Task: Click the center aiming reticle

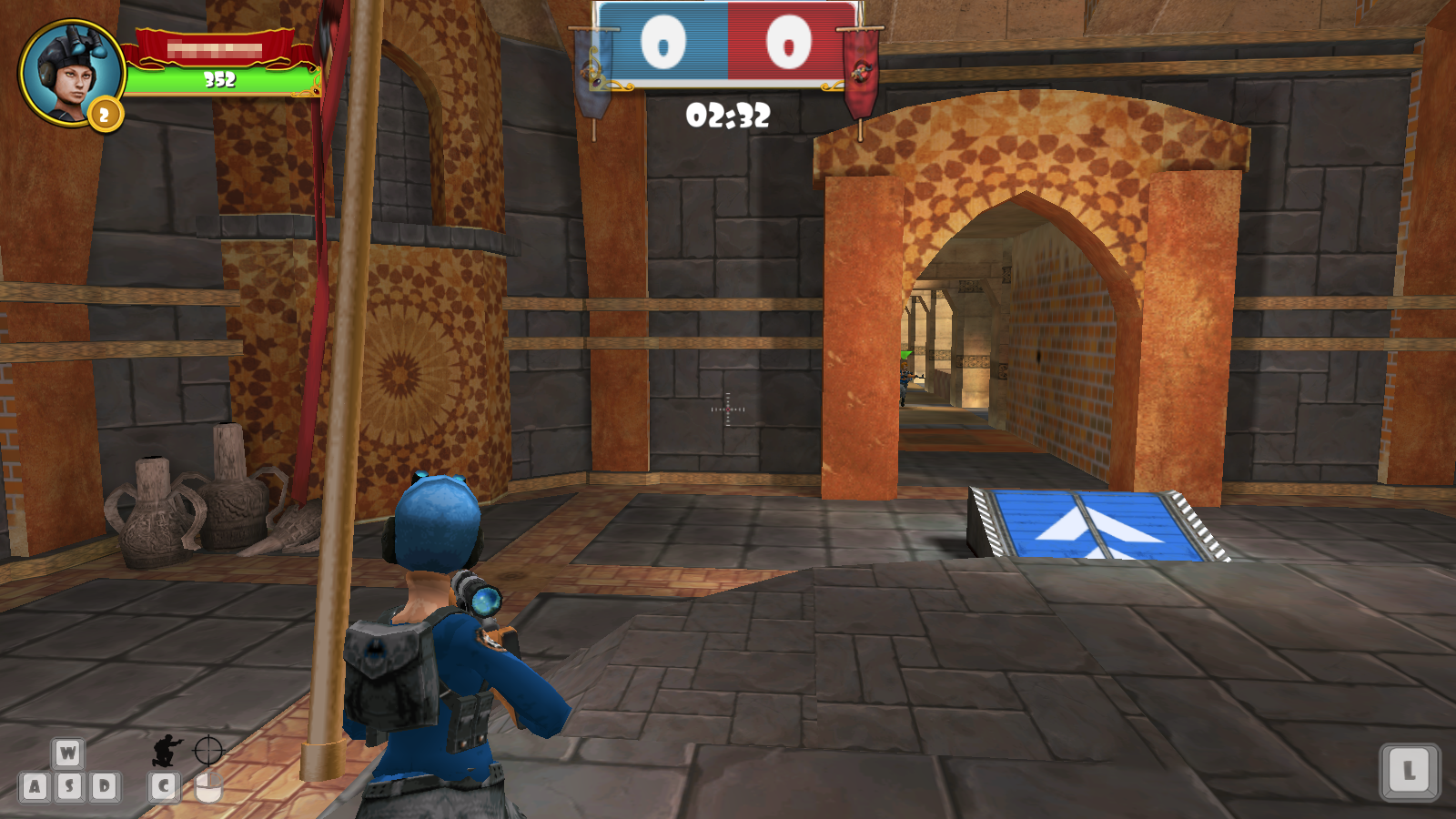Action: click(x=726, y=409)
